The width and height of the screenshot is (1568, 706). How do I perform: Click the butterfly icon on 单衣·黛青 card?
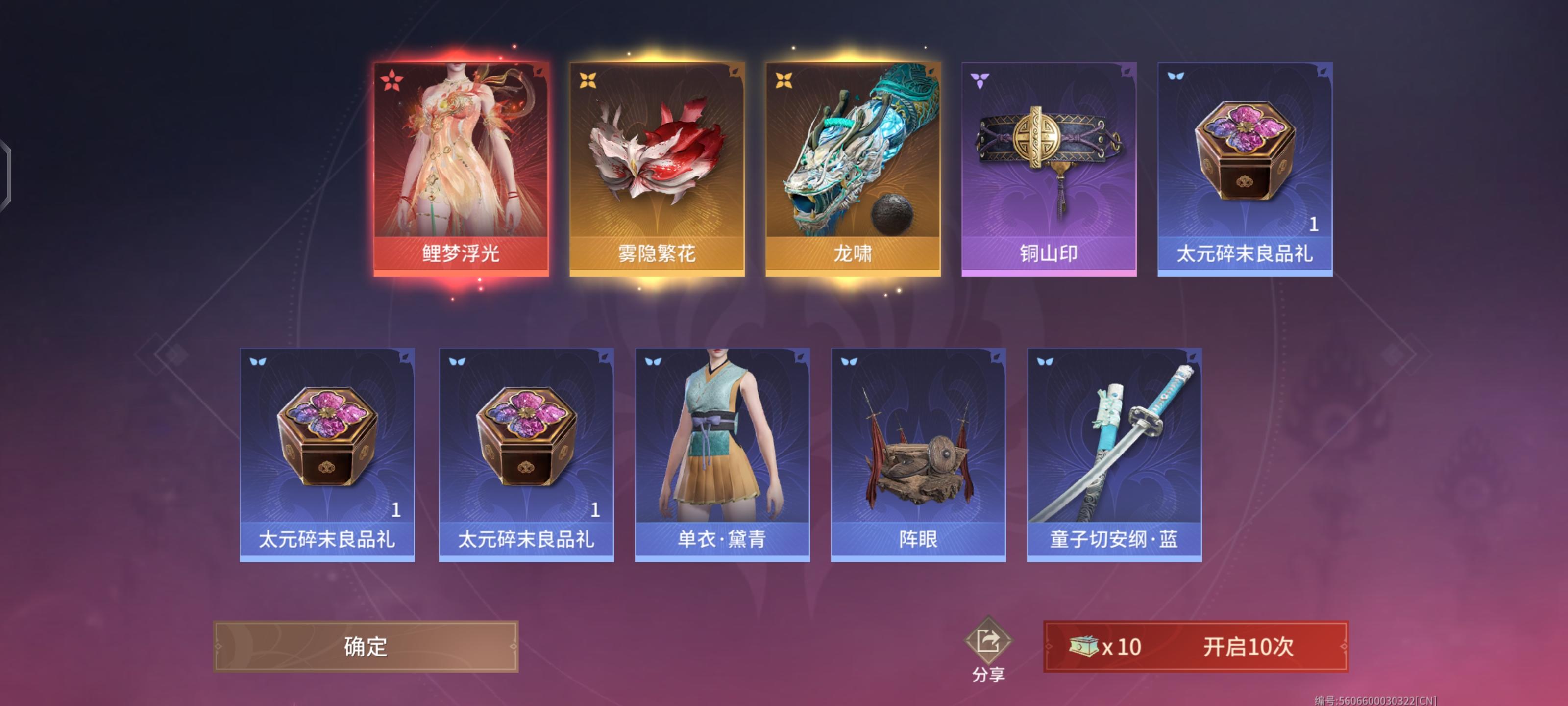click(653, 362)
